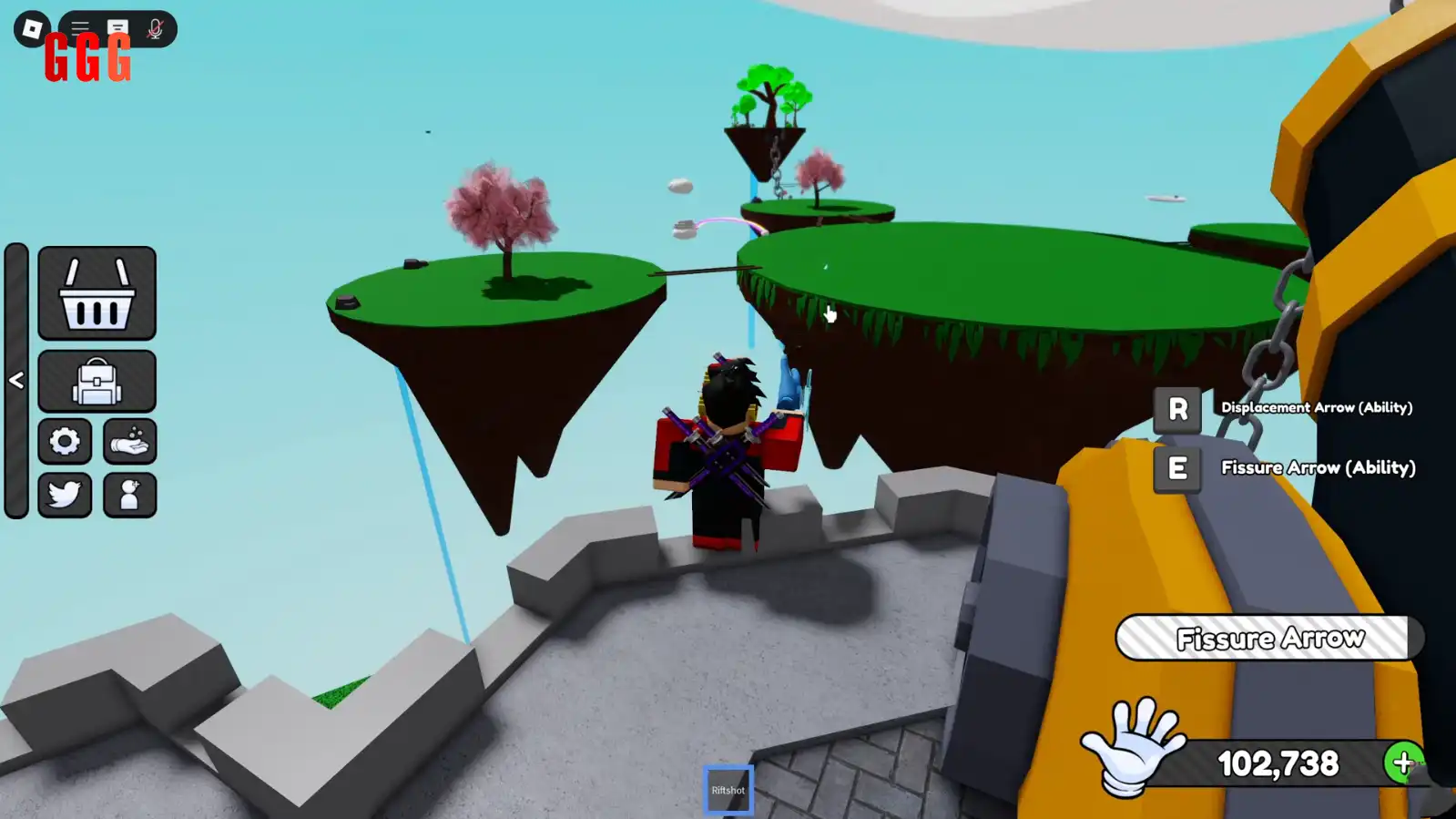
Task: Toggle the muted microphone icon
Action: click(155, 29)
